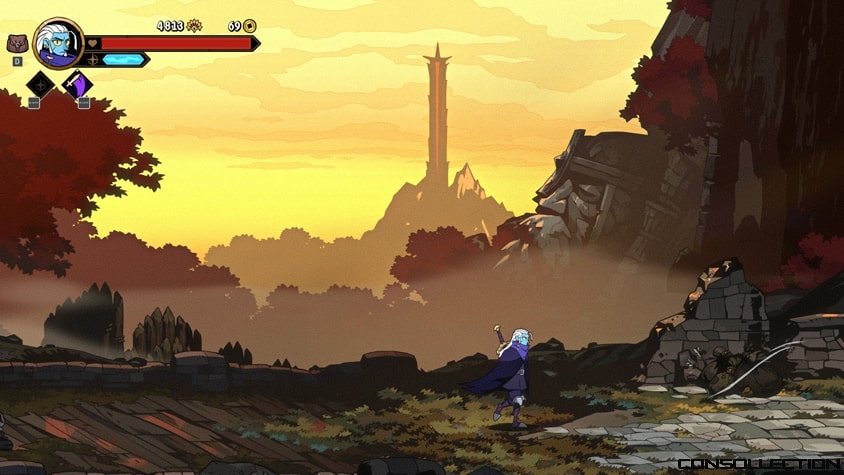
Task: Open the brown bag icon
Action: (17, 44)
